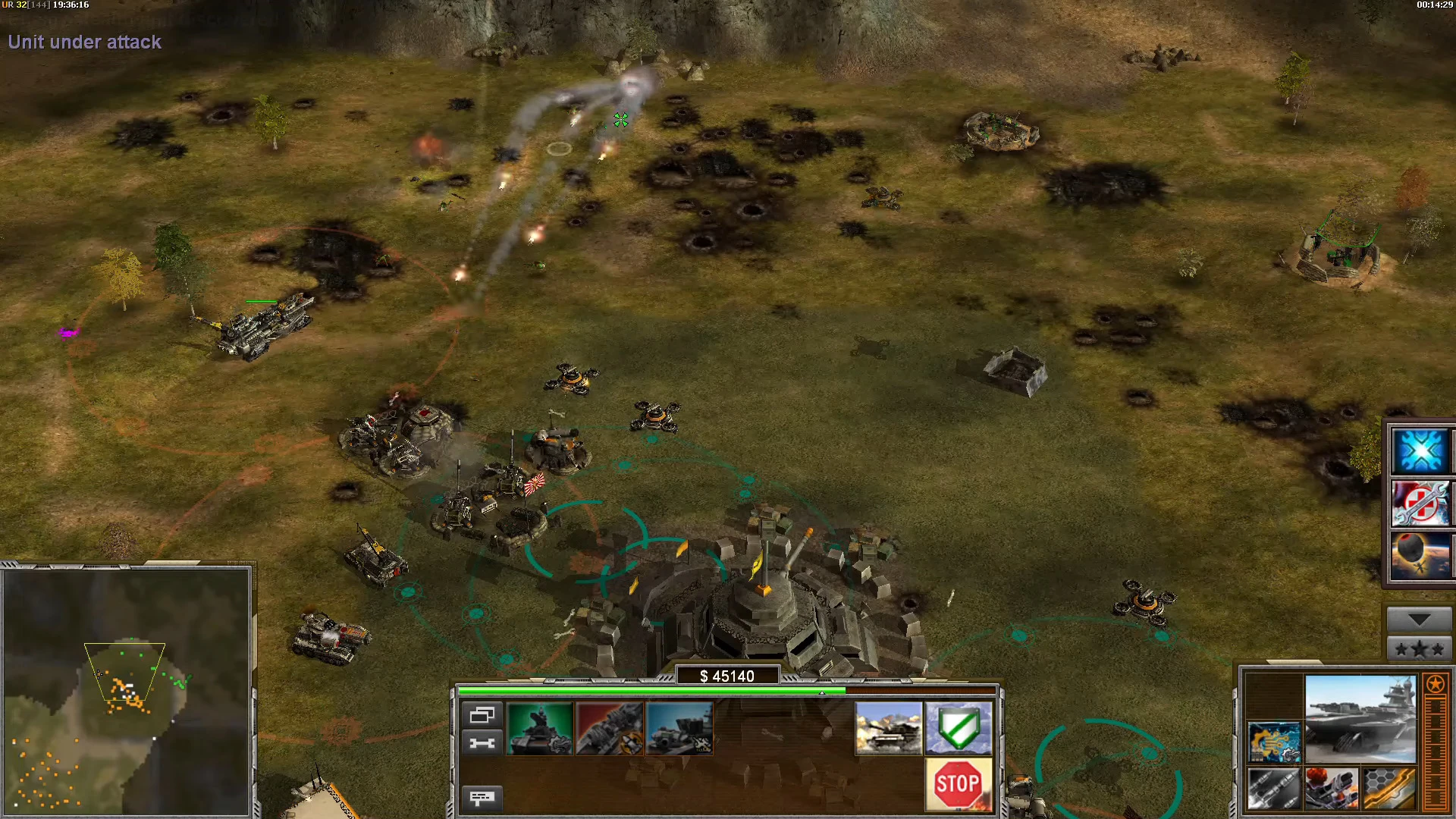Select the first tank upgrade in production queue
This screenshot has height=819, width=1456.
click(x=540, y=728)
